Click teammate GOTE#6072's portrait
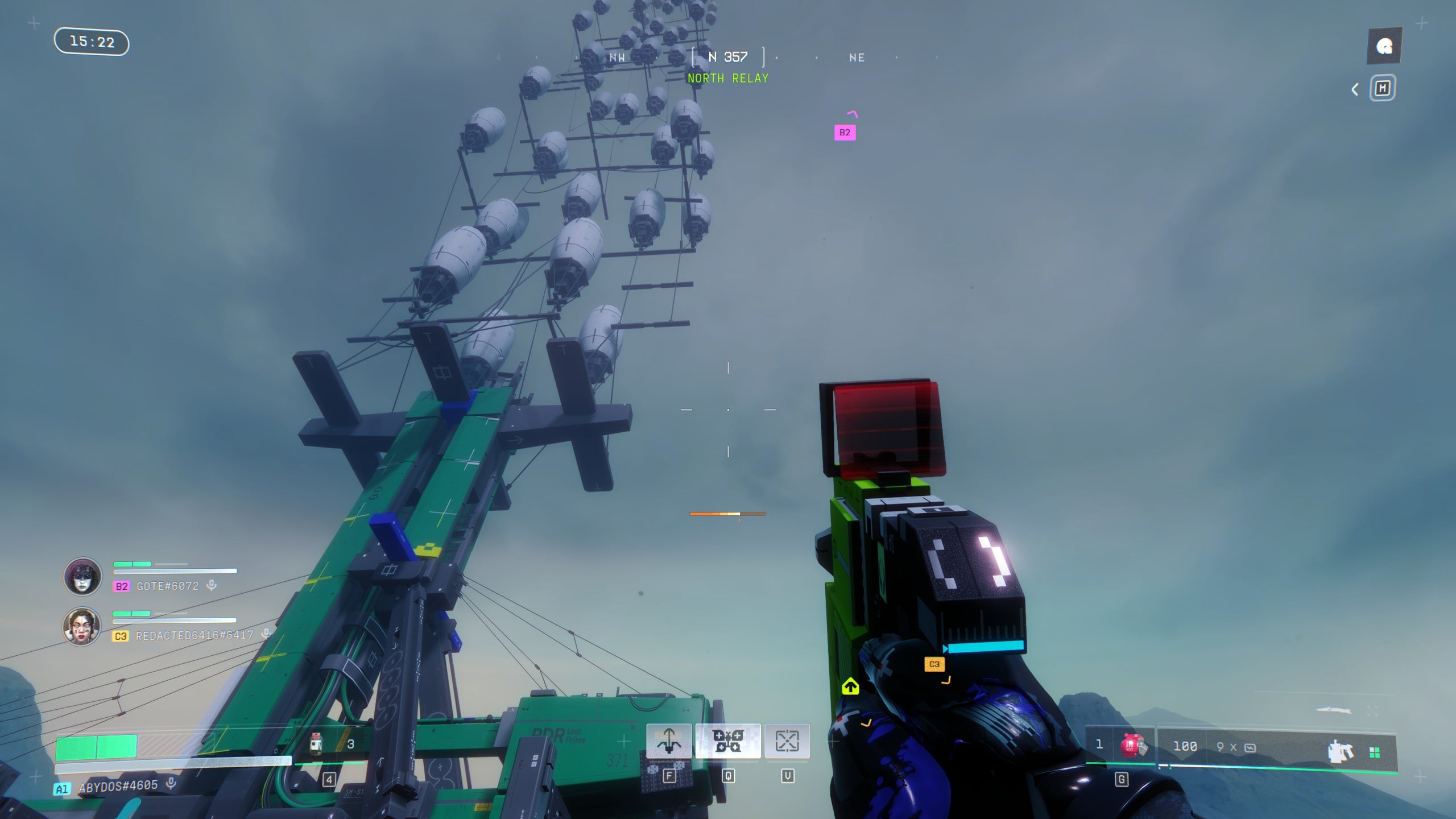This screenshot has width=1456, height=819. [82, 576]
